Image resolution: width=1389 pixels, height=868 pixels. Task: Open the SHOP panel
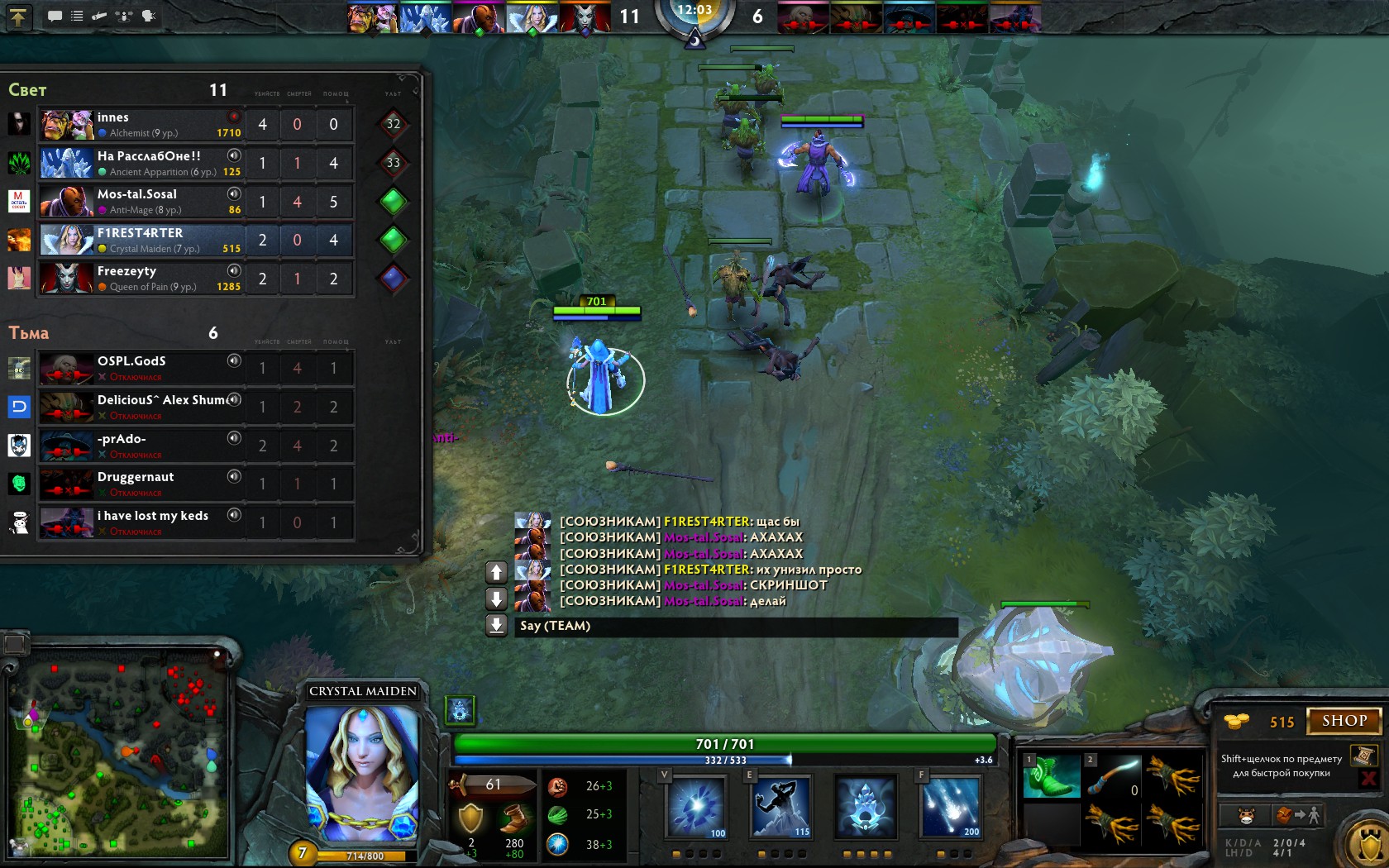tap(1344, 721)
